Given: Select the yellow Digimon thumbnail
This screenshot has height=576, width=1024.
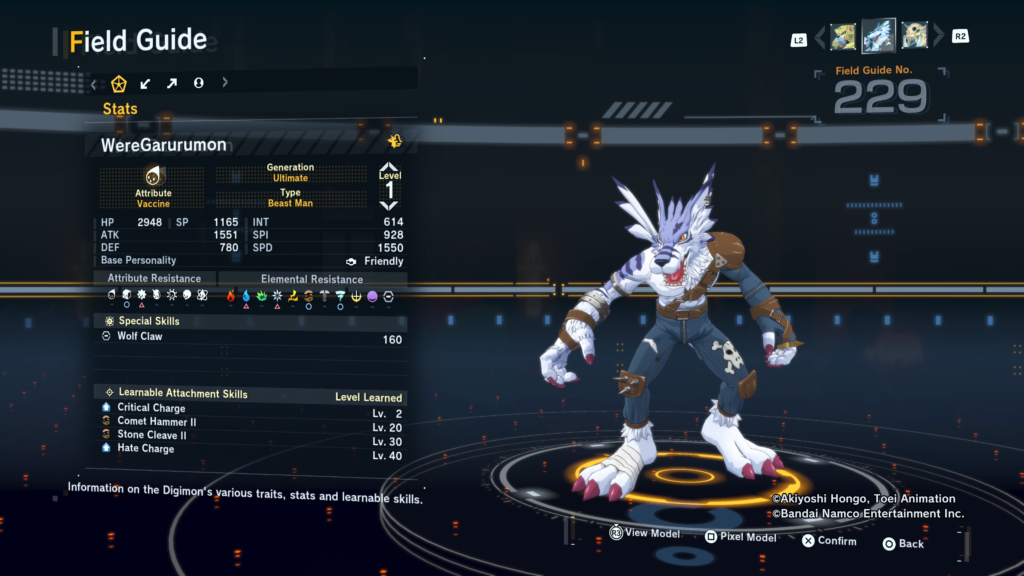Looking at the screenshot, I should [x=843, y=37].
